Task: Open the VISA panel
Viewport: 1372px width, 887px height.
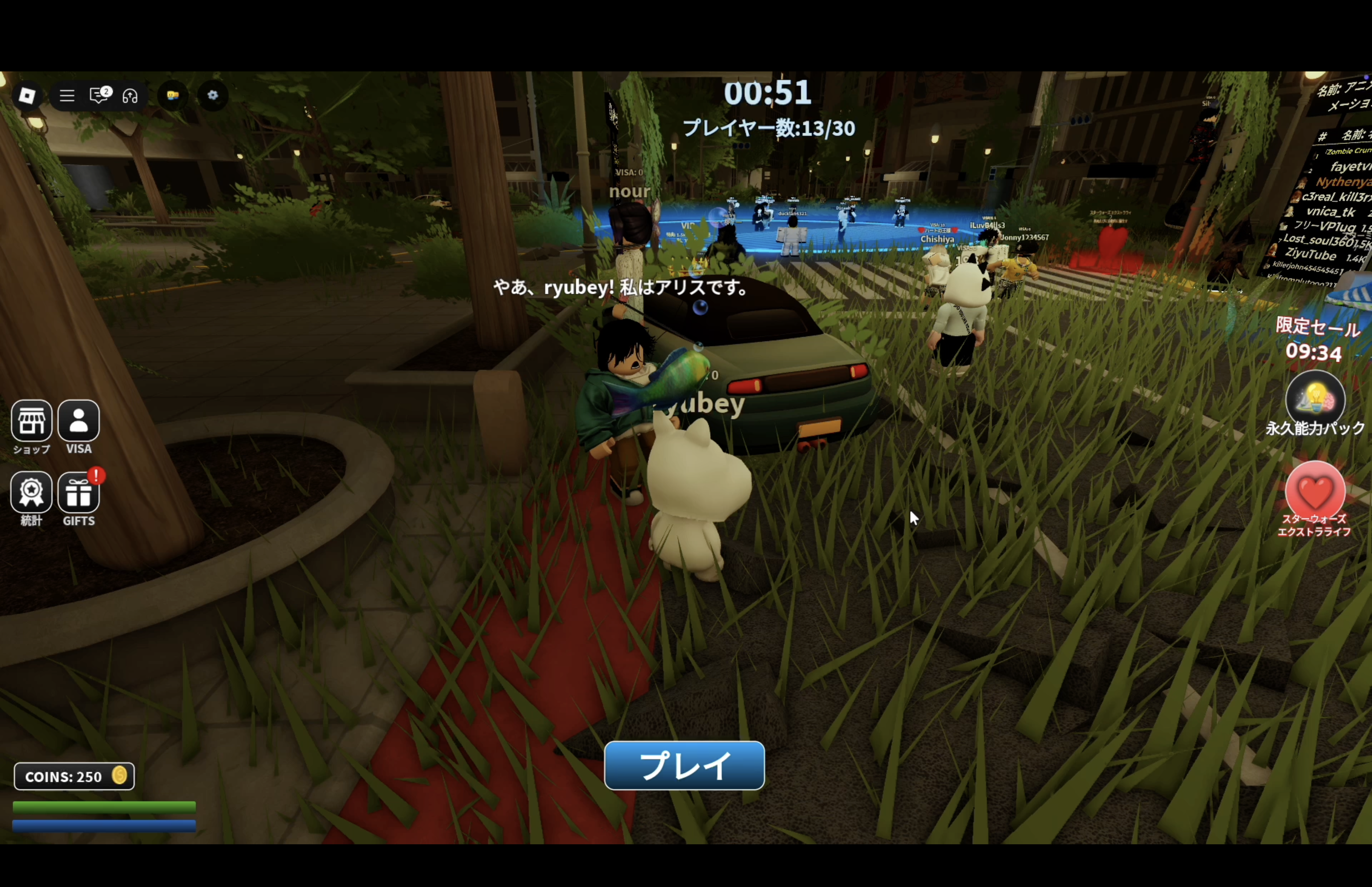Action: (79, 421)
